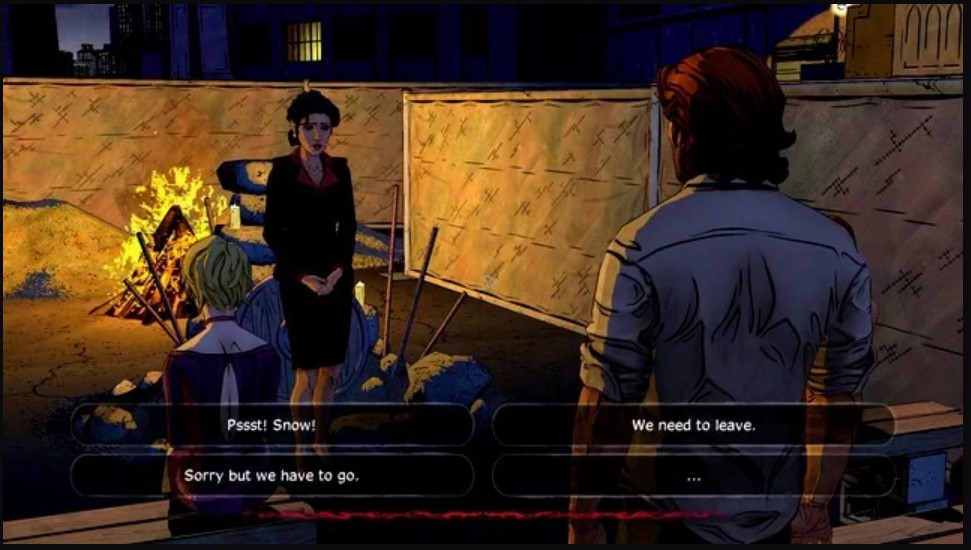This screenshot has width=971, height=550.
Task: Select "We need to leave." reply
Action: coord(693,425)
